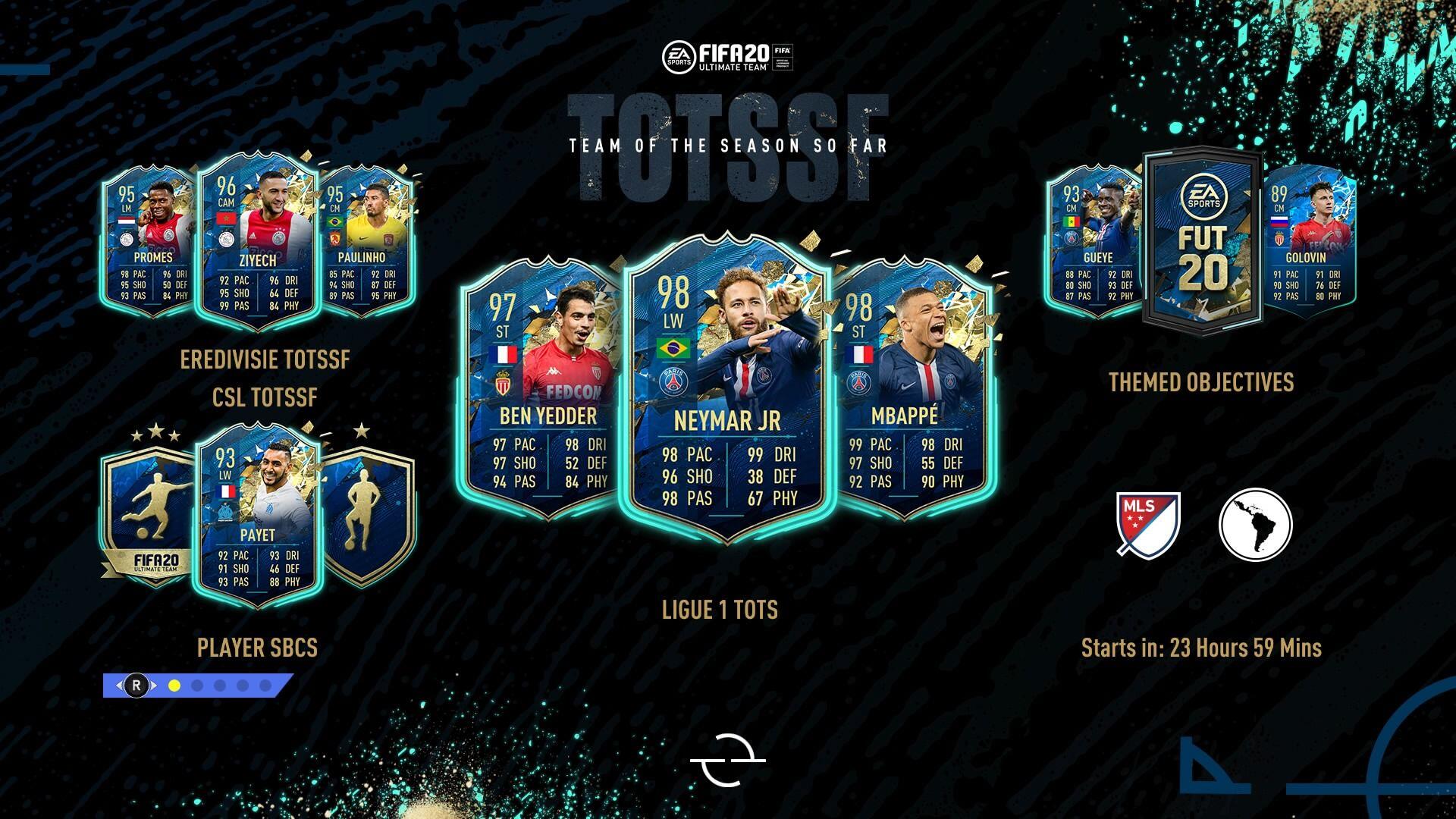Go to Themed Objectives
This screenshot has height=819, width=1456.
pyautogui.click(x=1201, y=382)
